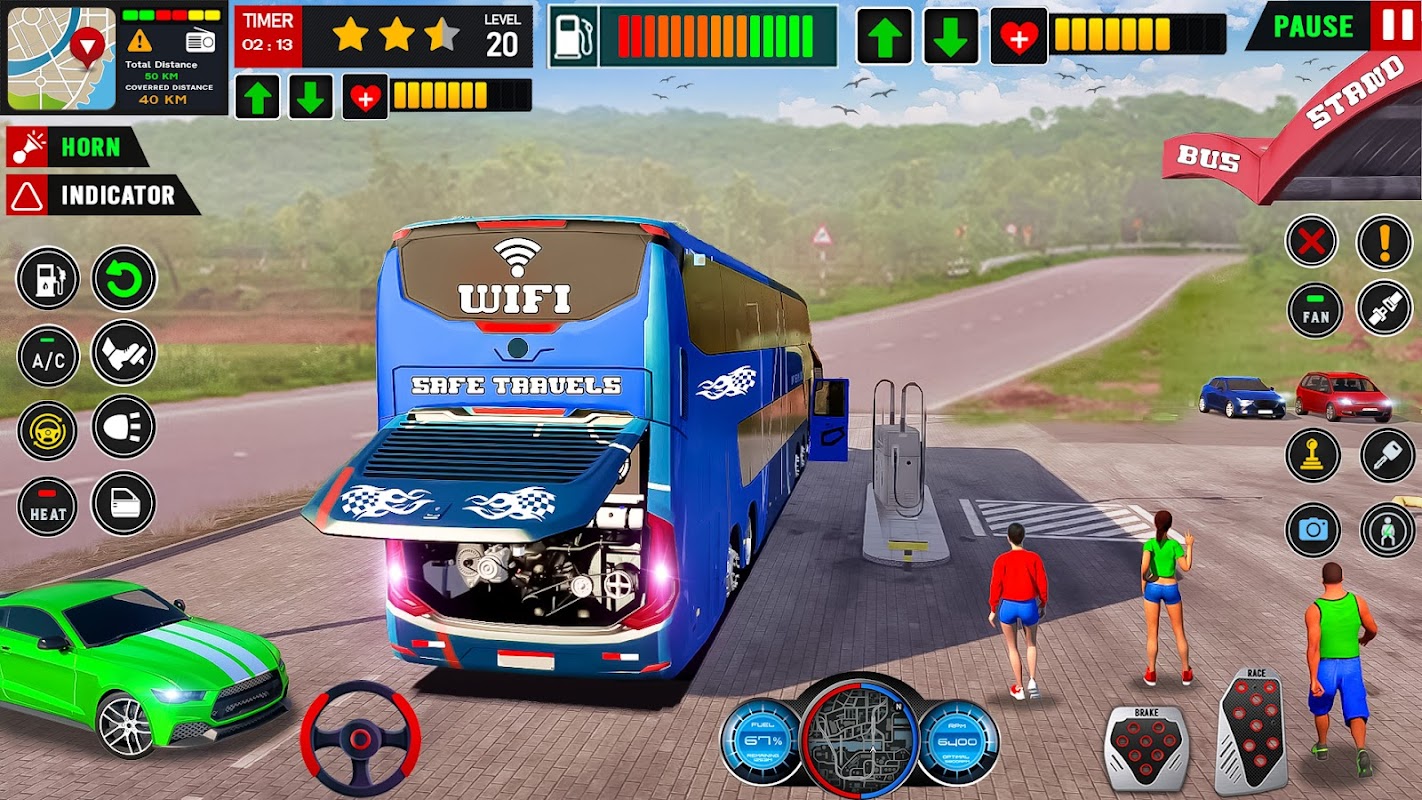Sound the HORN button
Image resolution: width=1422 pixels, height=800 pixels.
pos(77,147)
